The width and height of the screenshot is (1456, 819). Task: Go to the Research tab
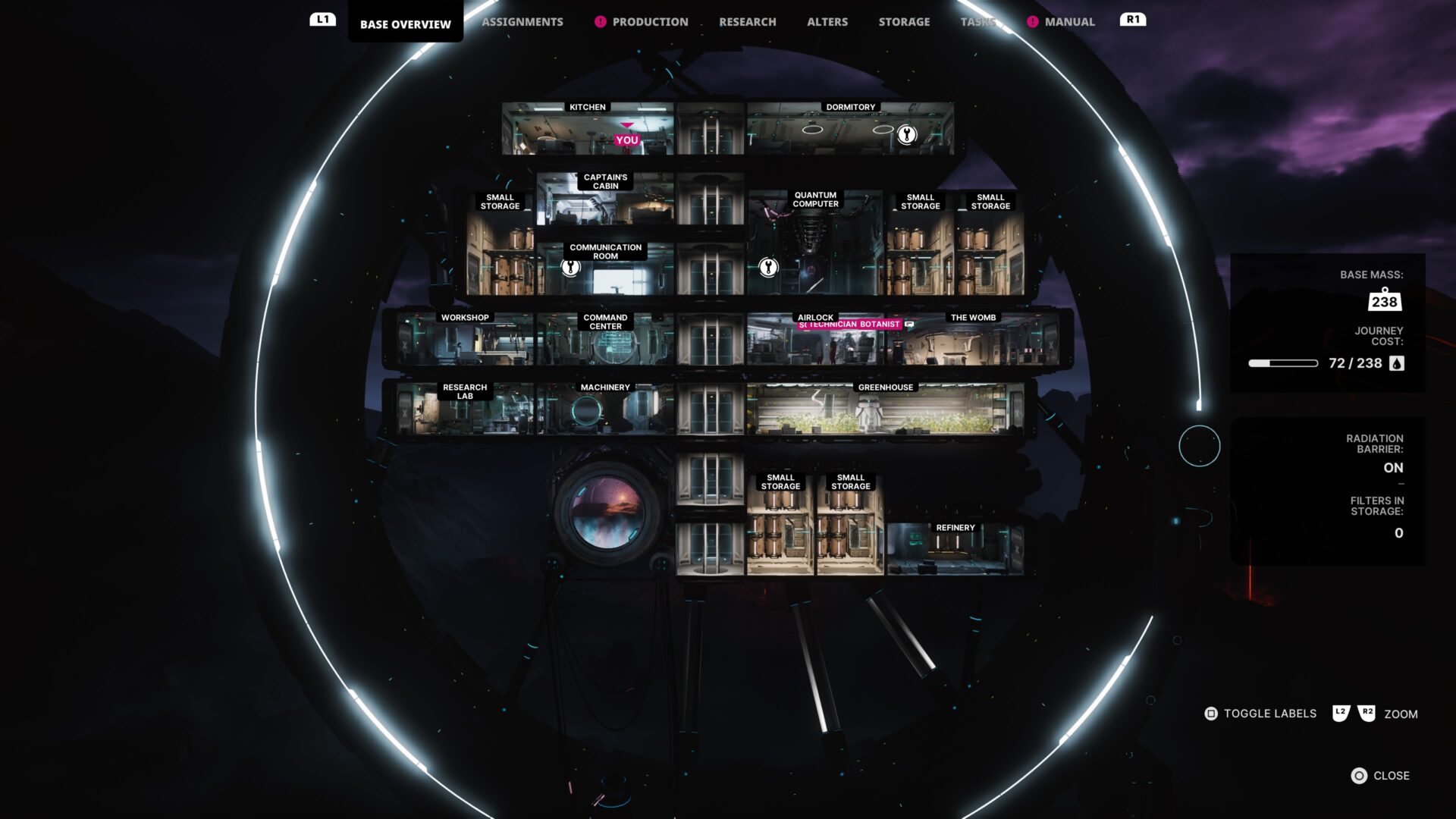[747, 22]
